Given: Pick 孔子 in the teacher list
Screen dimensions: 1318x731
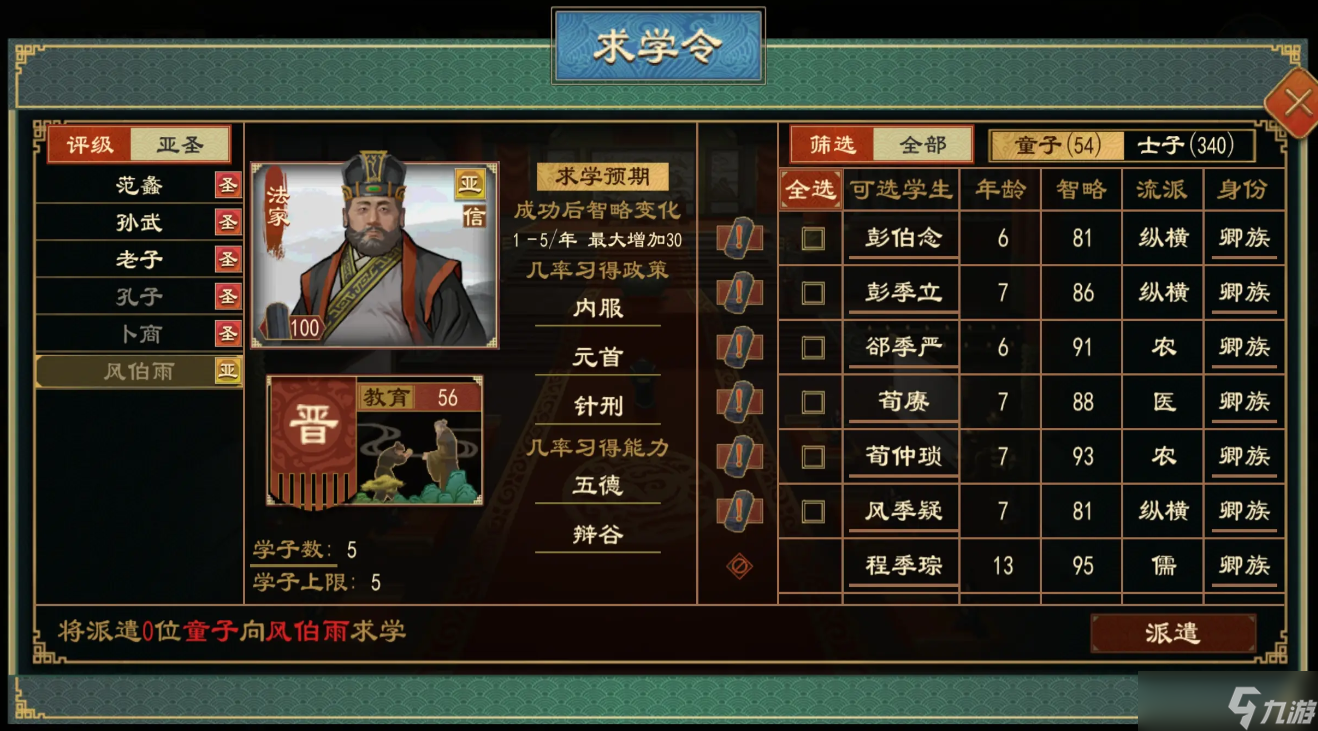Looking at the screenshot, I should [138, 296].
